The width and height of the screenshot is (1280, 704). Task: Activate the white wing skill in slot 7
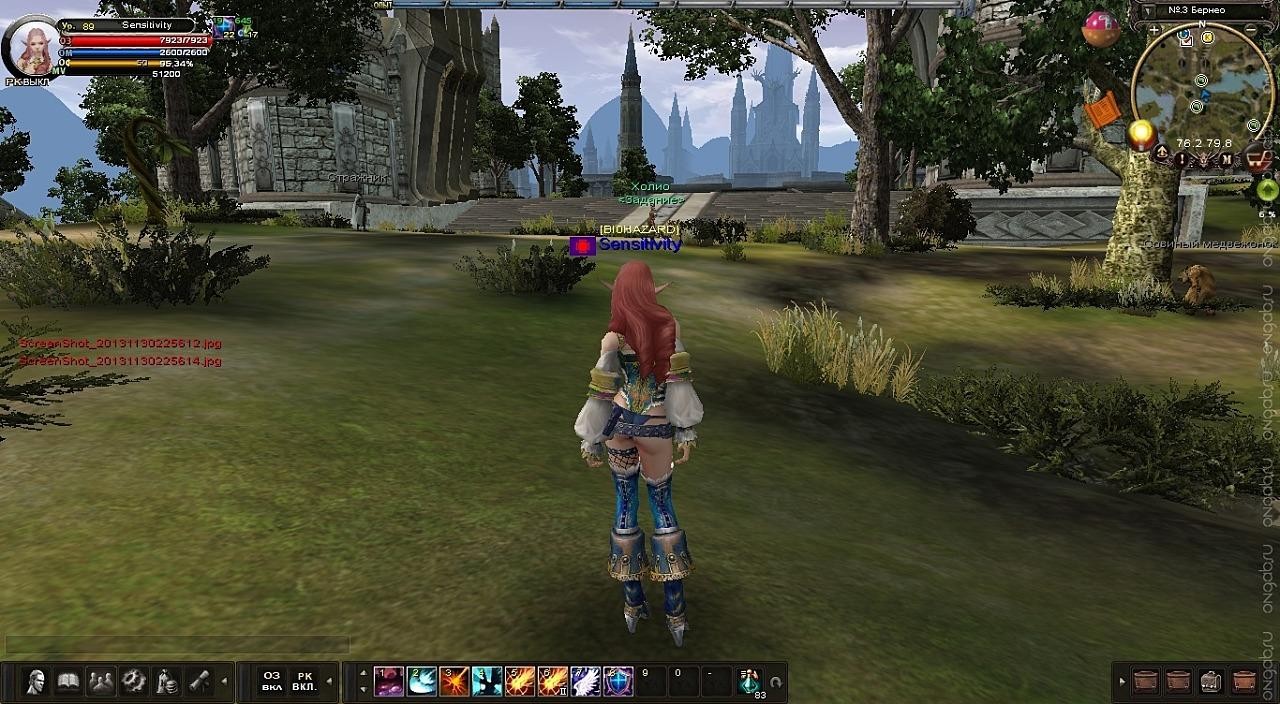tap(586, 682)
